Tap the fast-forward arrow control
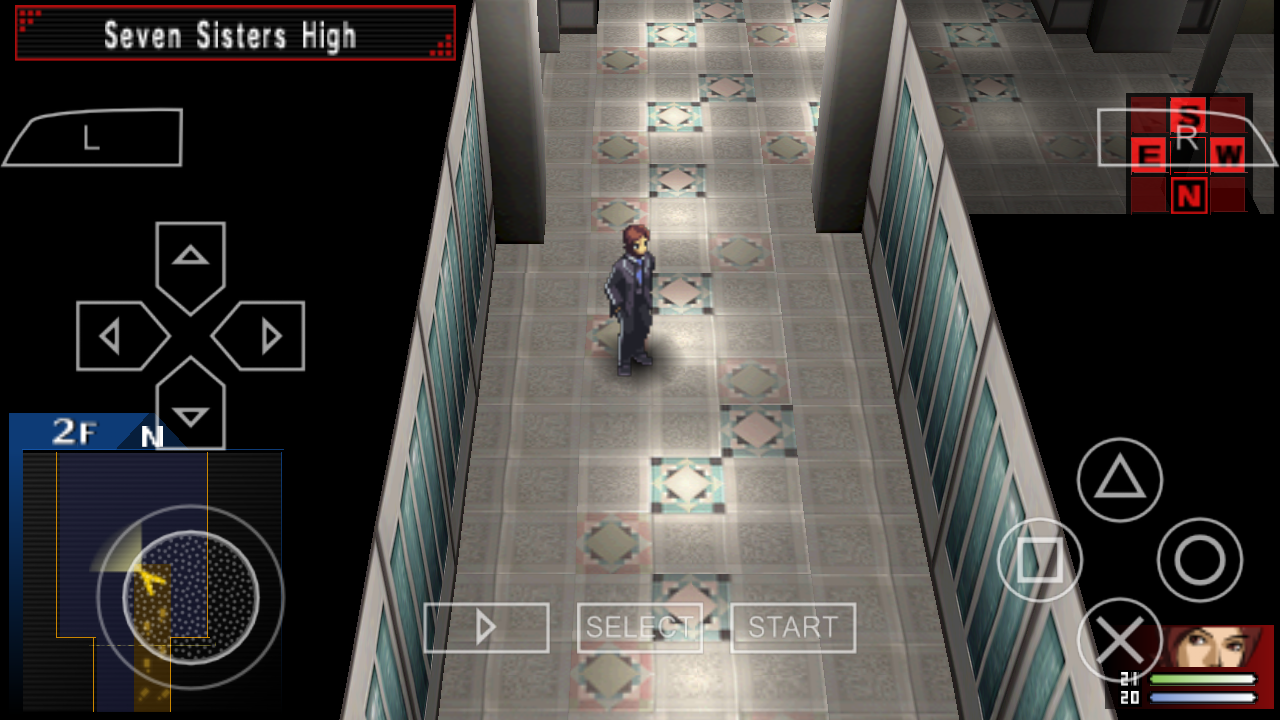 click(486, 627)
